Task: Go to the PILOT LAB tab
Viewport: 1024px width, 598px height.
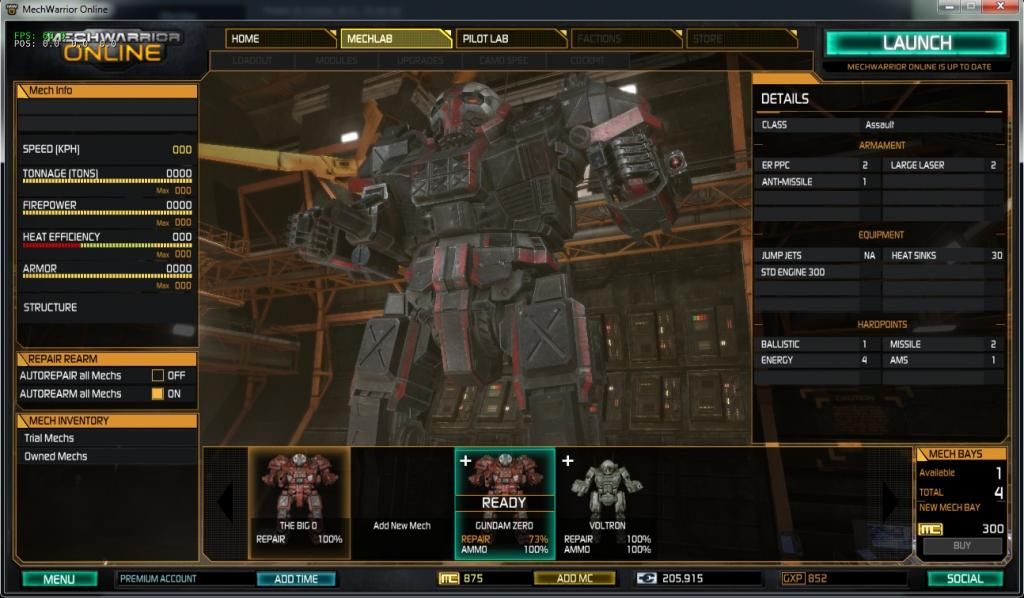Action: click(x=510, y=39)
